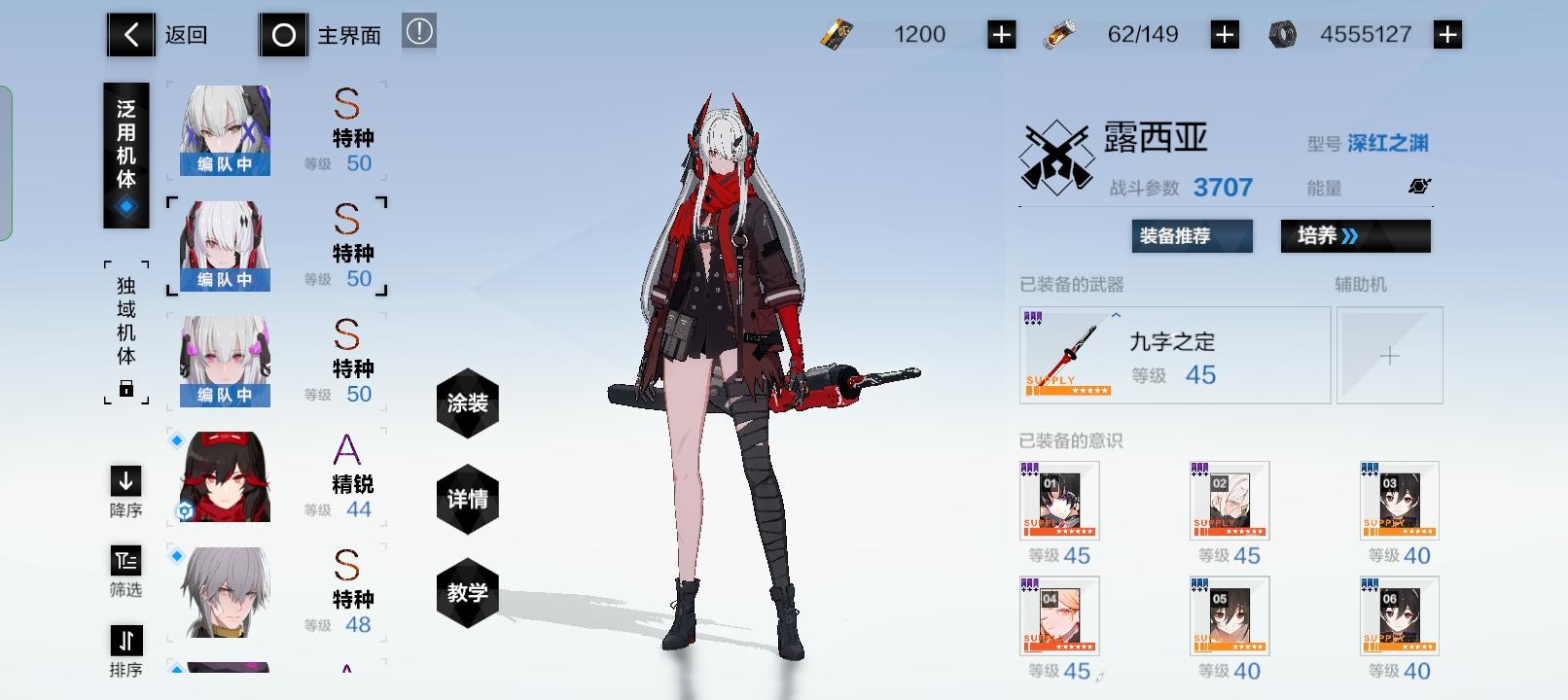Viewport: 1568px width, 700px height.
Task: Expand the auxiliary machine slot with plus sign
Action: 1390,355
